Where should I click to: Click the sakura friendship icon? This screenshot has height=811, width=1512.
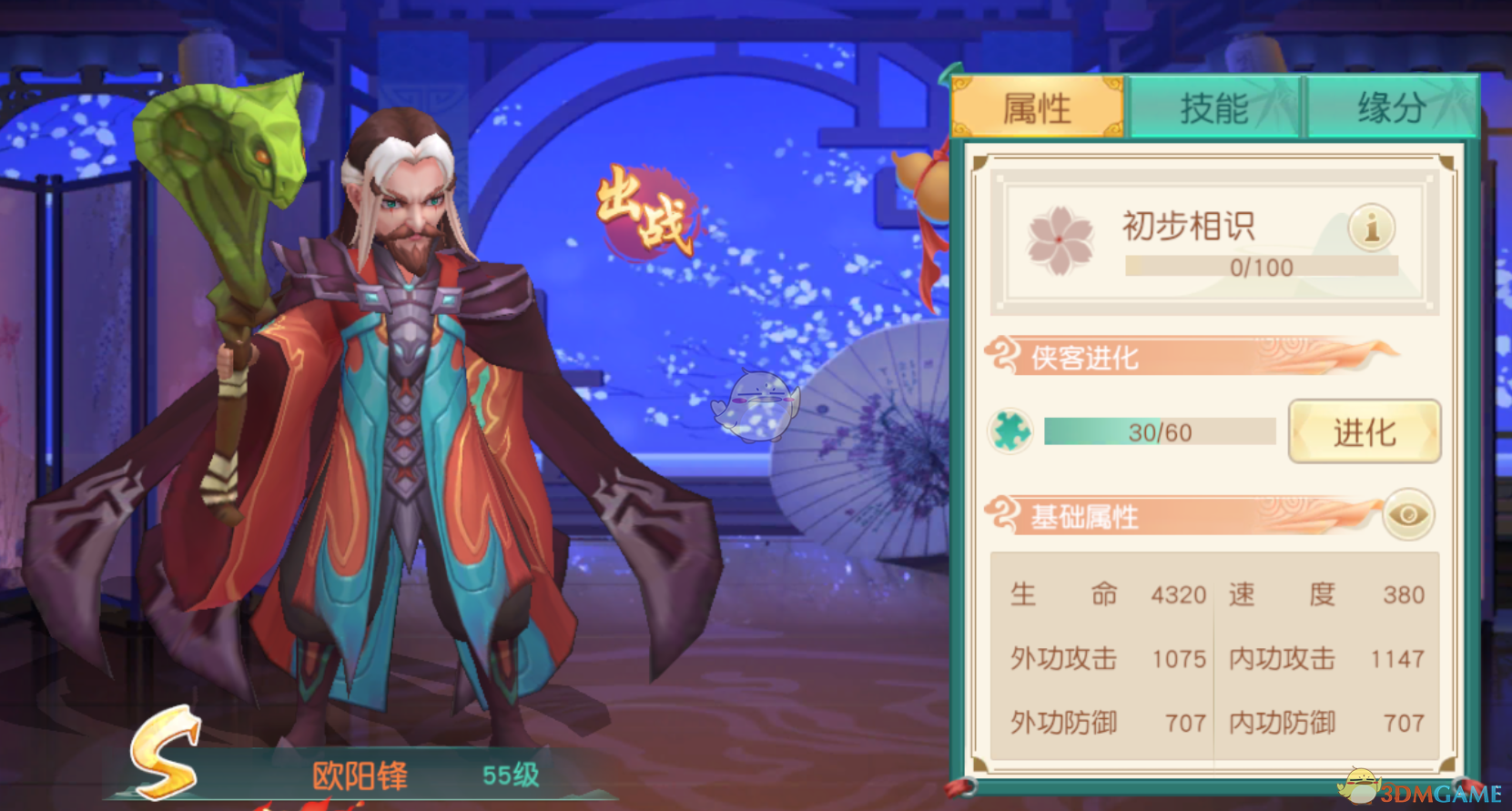1060,238
